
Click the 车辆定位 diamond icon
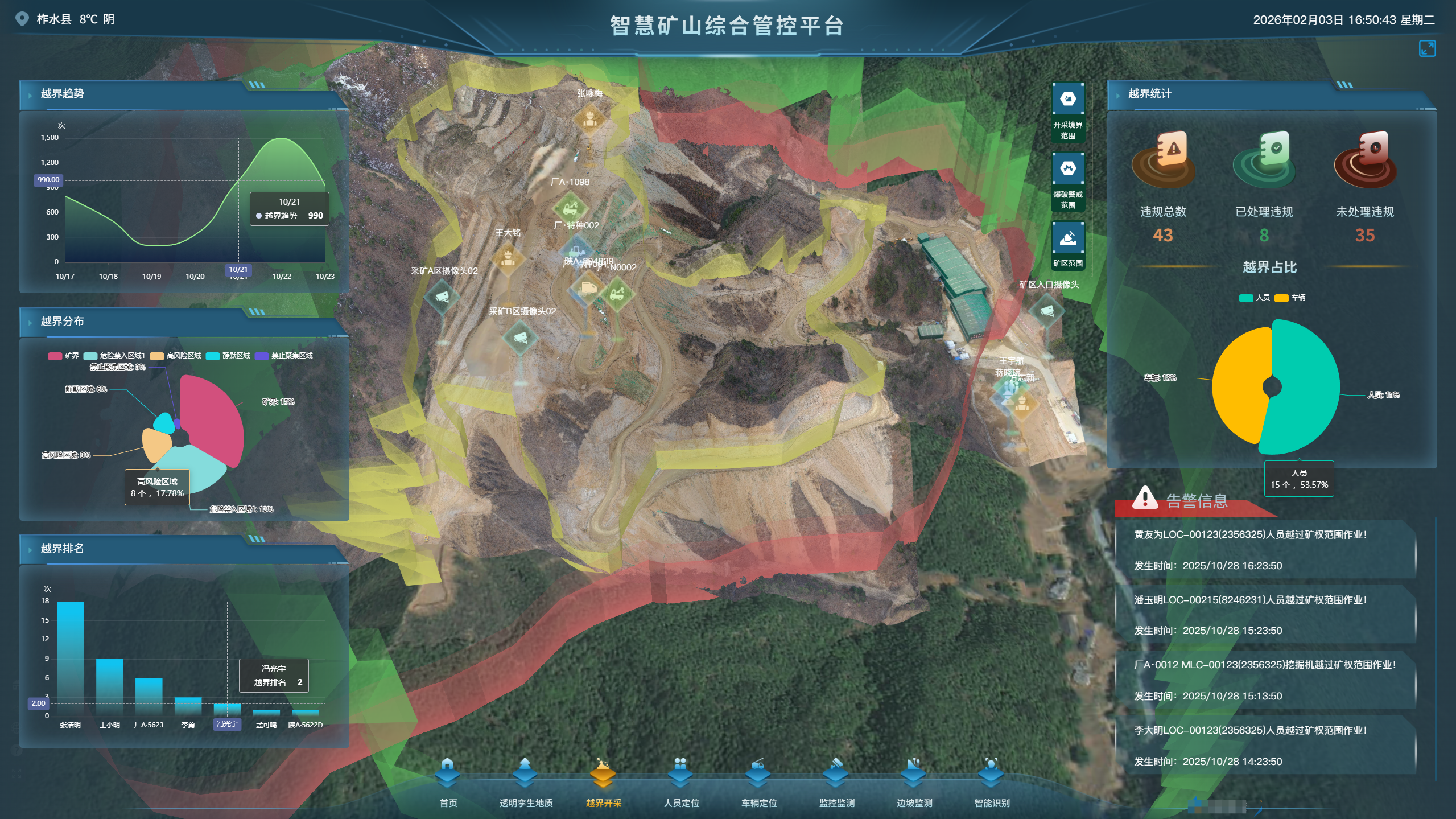point(758,774)
